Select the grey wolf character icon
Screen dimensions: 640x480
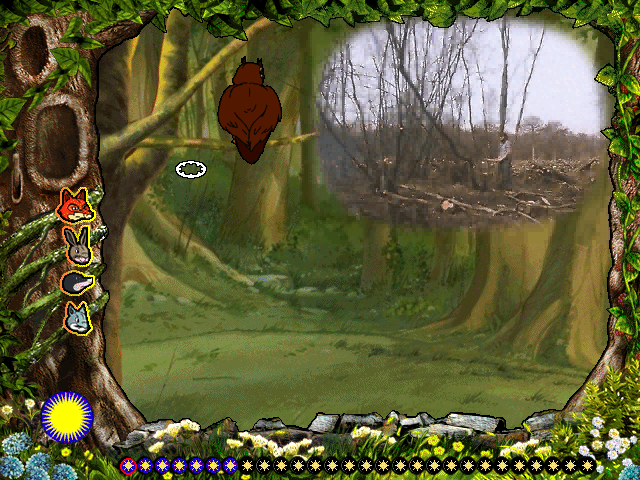[76, 318]
